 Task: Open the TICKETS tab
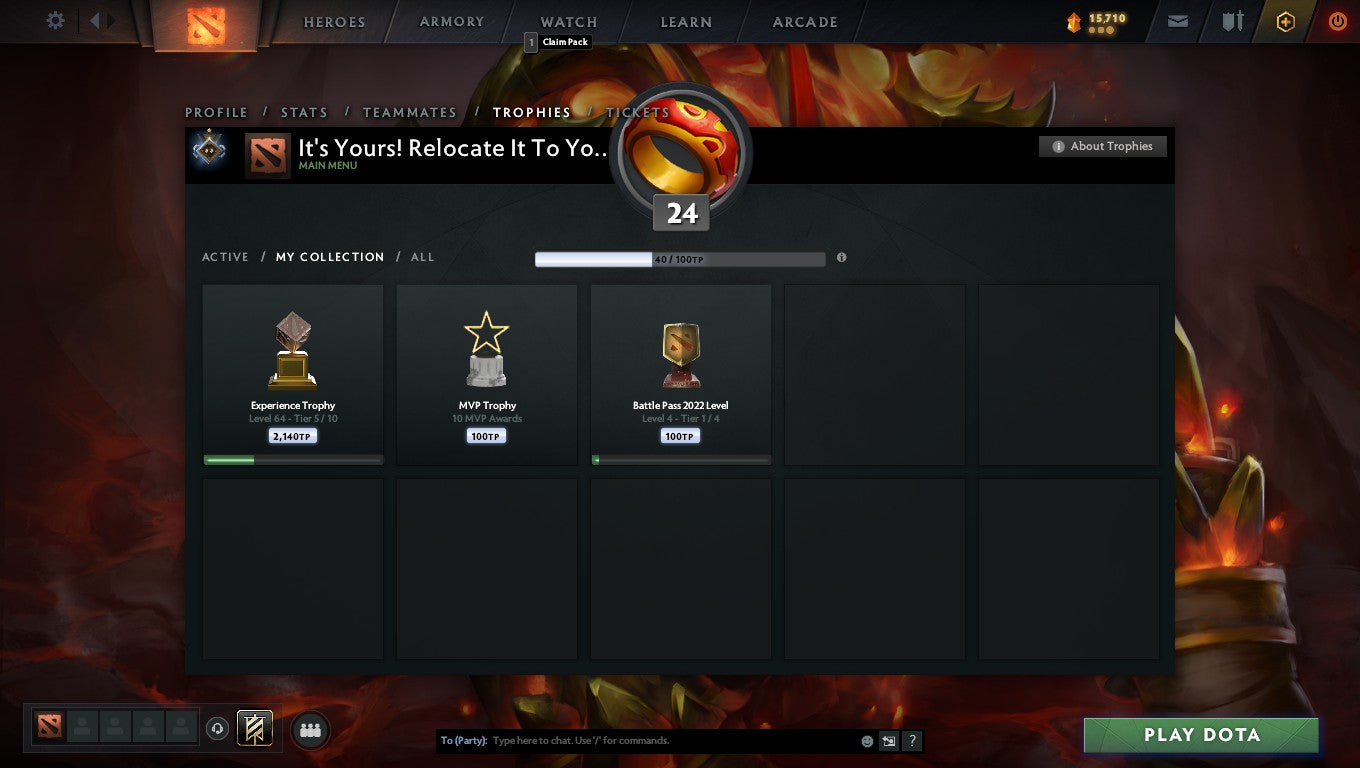(637, 112)
